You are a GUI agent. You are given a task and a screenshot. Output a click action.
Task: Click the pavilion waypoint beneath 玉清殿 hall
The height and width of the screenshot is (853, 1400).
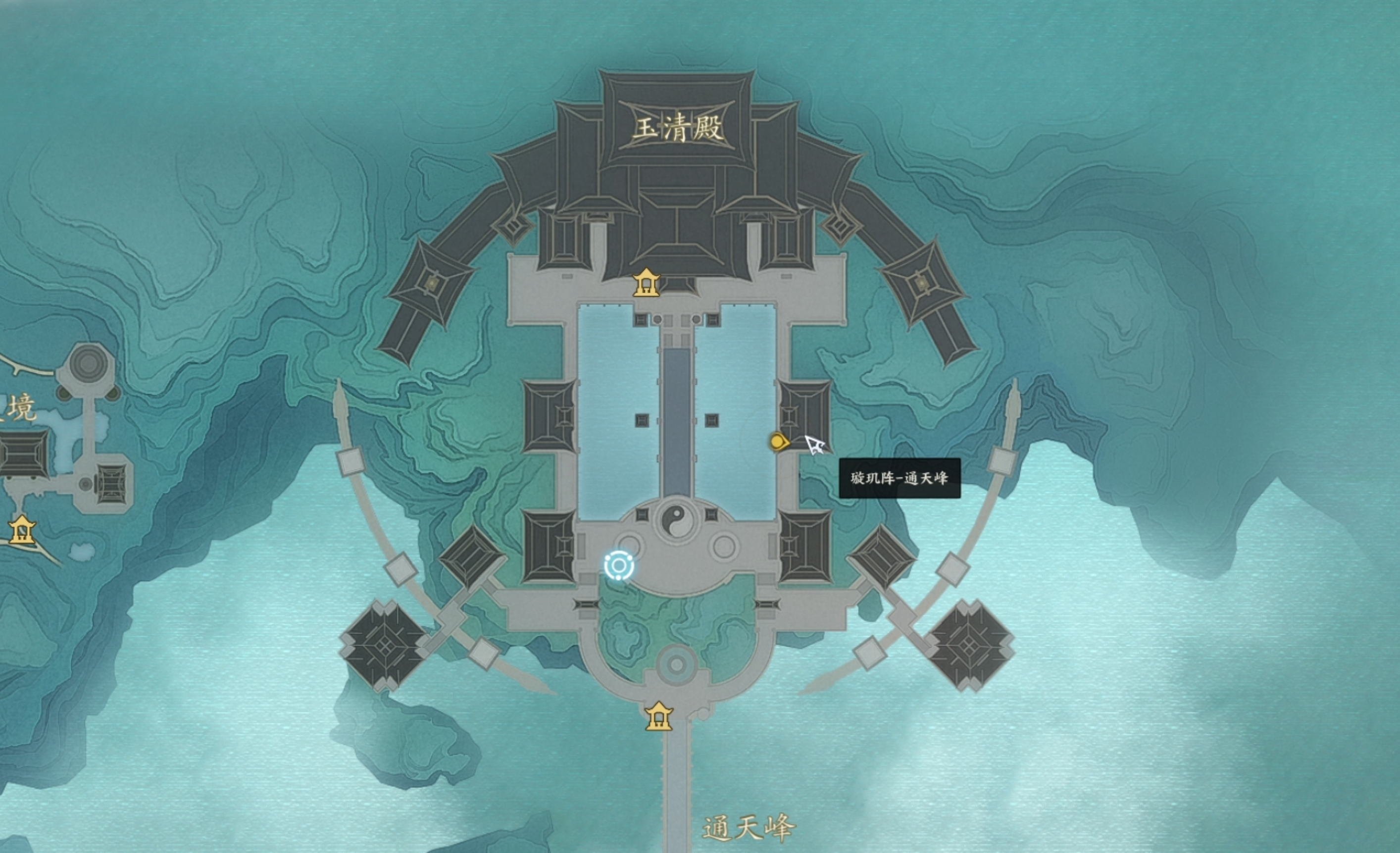pos(647,283)
